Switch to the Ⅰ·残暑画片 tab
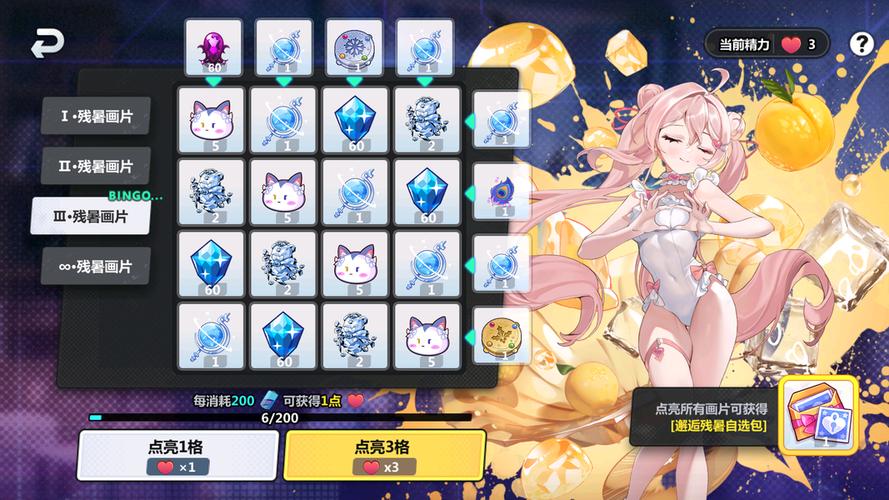The image size is (889, 500). tap(96, 116)
